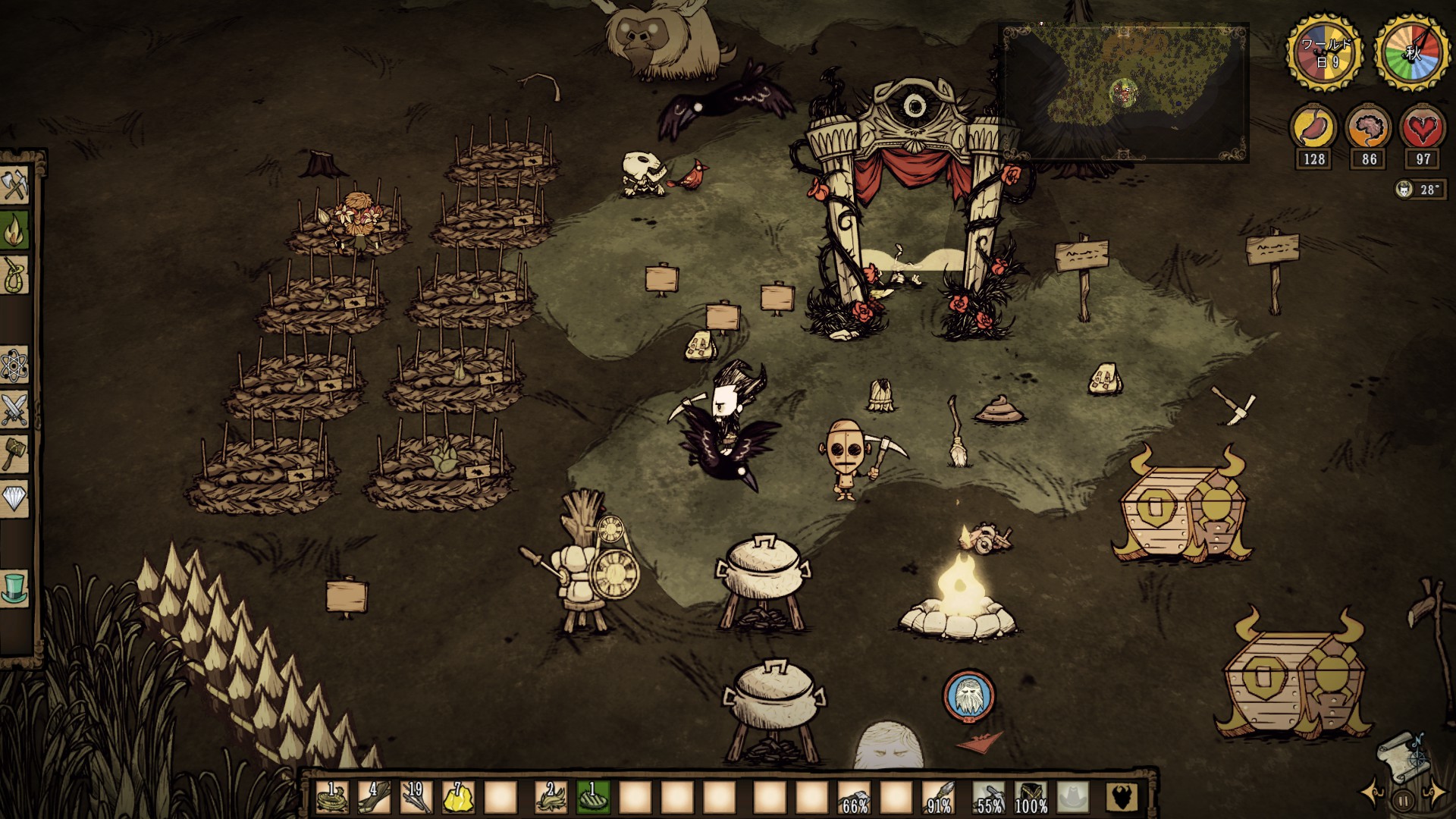
Task: Open the Refine diamond tab
Action: 15,498
